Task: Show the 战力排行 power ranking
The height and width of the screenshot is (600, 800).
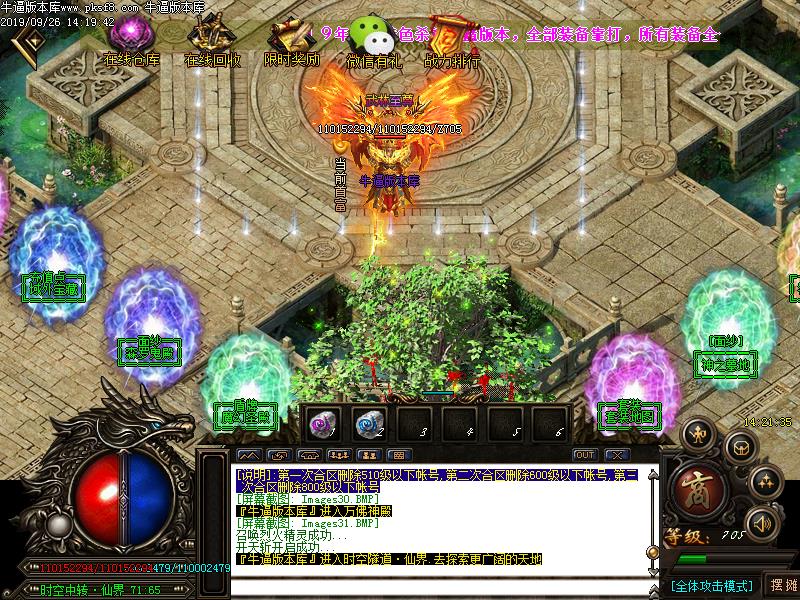Action: pos(452,43)
